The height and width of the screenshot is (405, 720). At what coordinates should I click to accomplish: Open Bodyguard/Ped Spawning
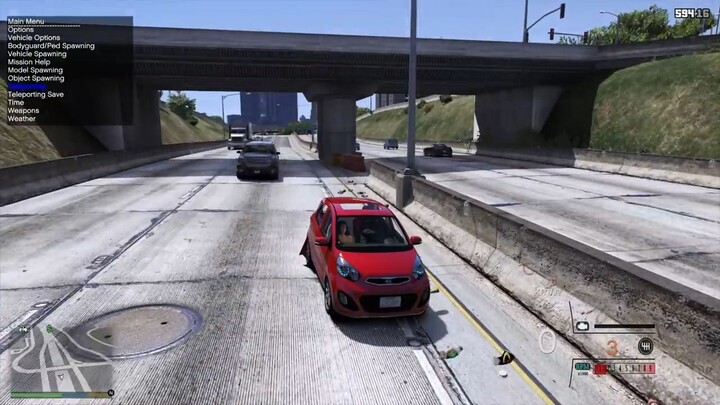coord(51,46)
